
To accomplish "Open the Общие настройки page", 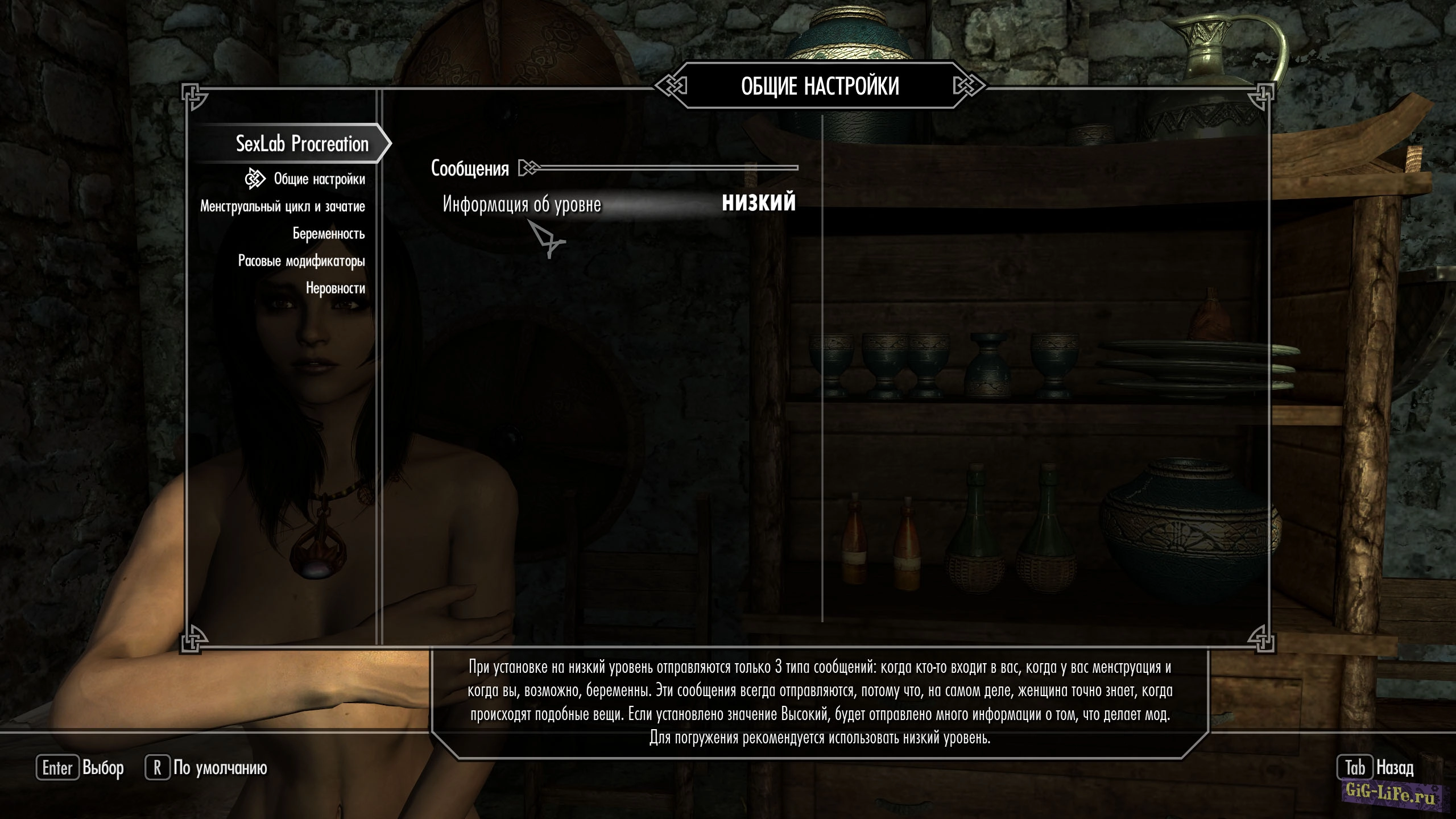I will pyautogui.click(x=319, y=179).
